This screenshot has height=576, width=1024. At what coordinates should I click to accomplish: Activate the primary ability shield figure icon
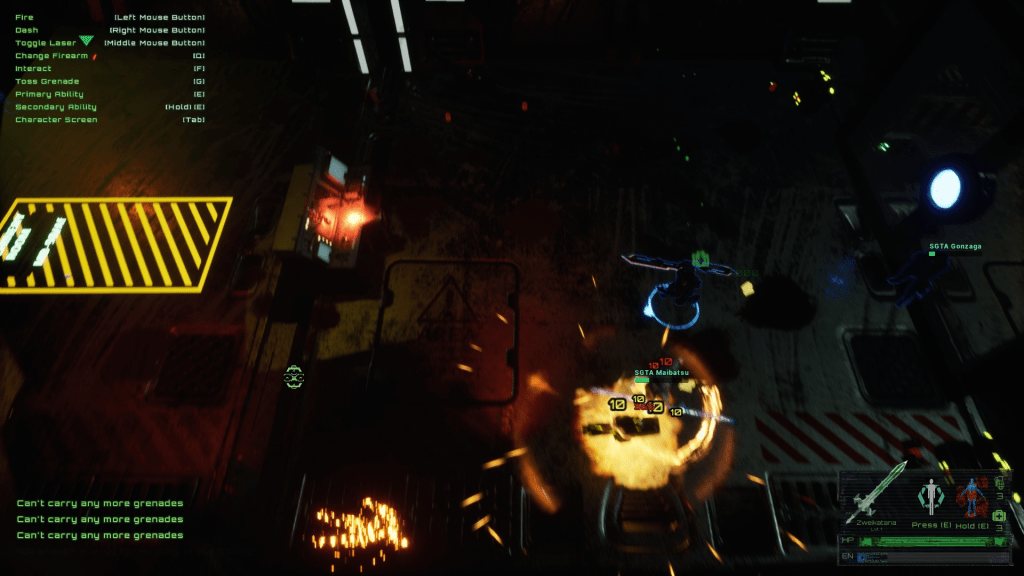pos(932,495)
